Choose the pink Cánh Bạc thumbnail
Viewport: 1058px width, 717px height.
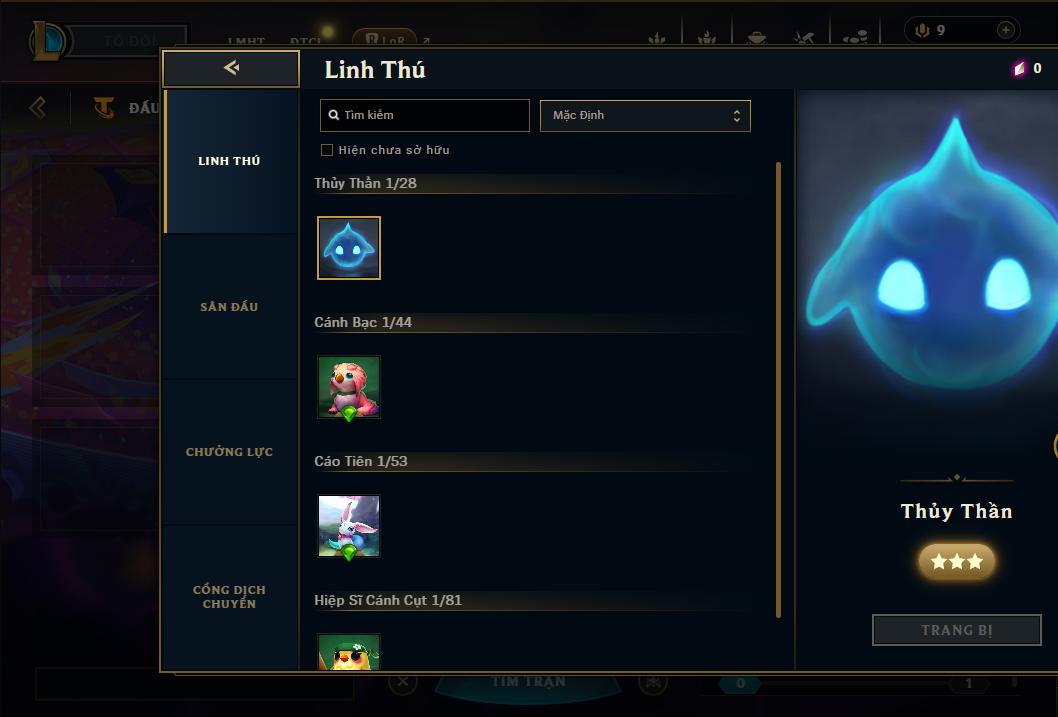[349, 387]
